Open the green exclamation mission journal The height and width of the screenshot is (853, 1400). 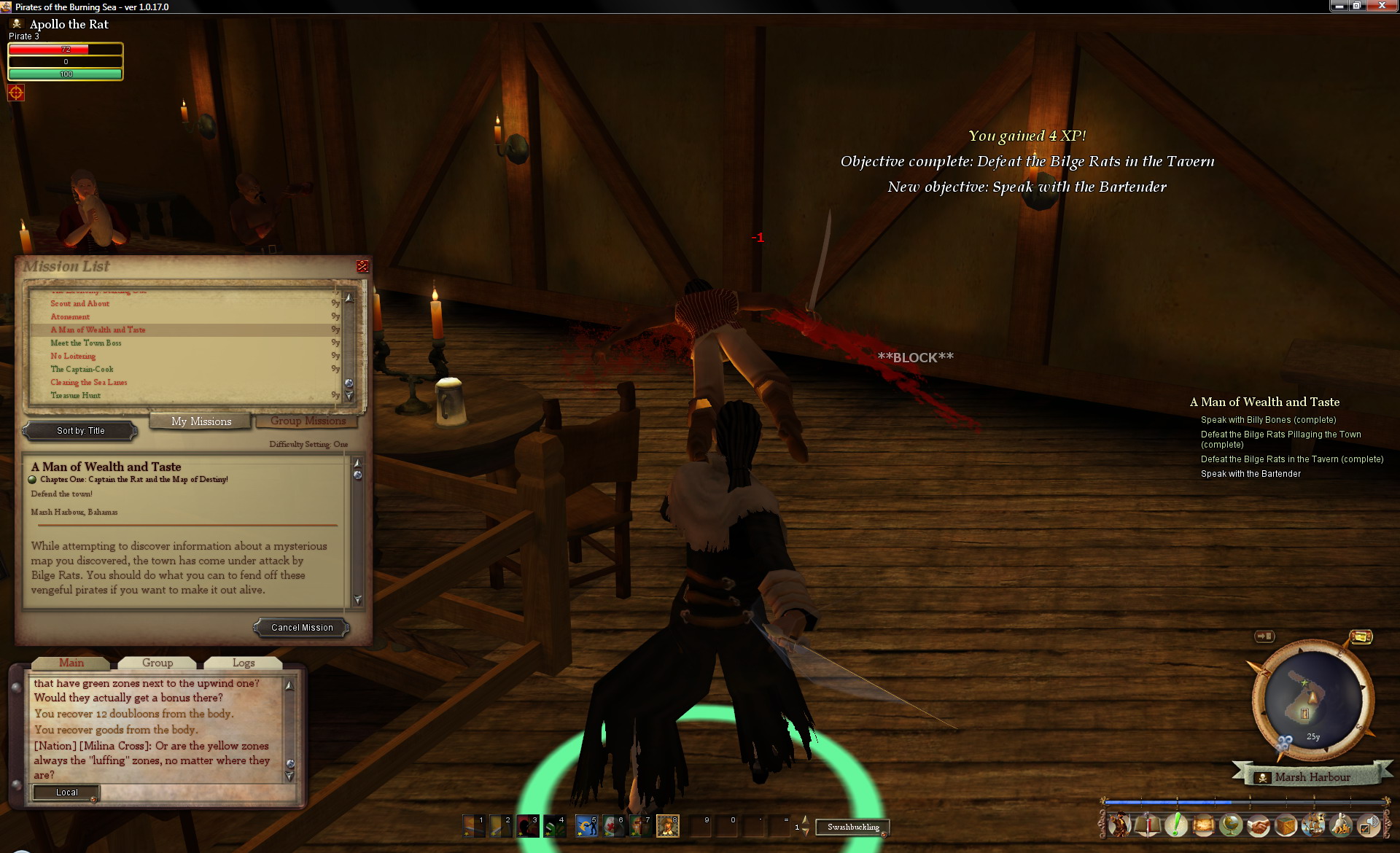tap(1175, 825)
